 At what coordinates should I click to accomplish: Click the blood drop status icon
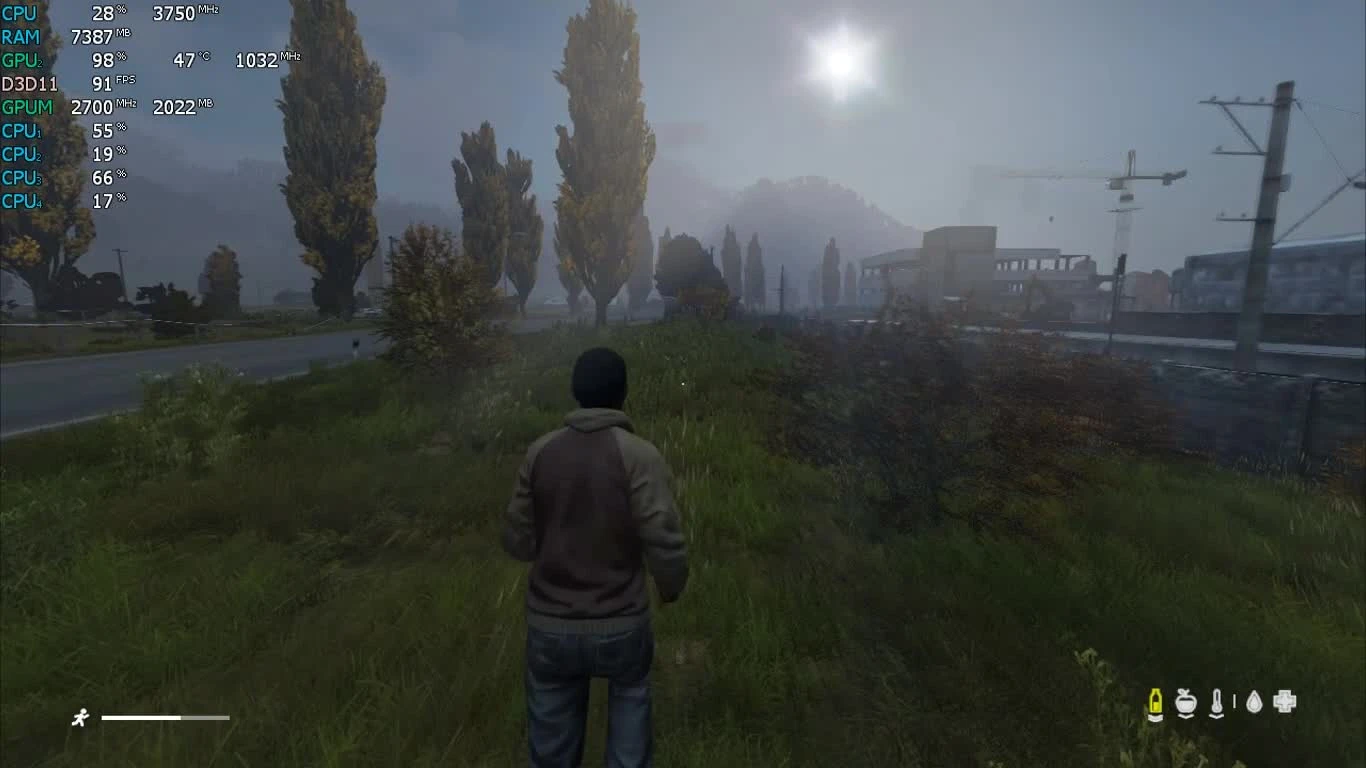coord(1254,701)
